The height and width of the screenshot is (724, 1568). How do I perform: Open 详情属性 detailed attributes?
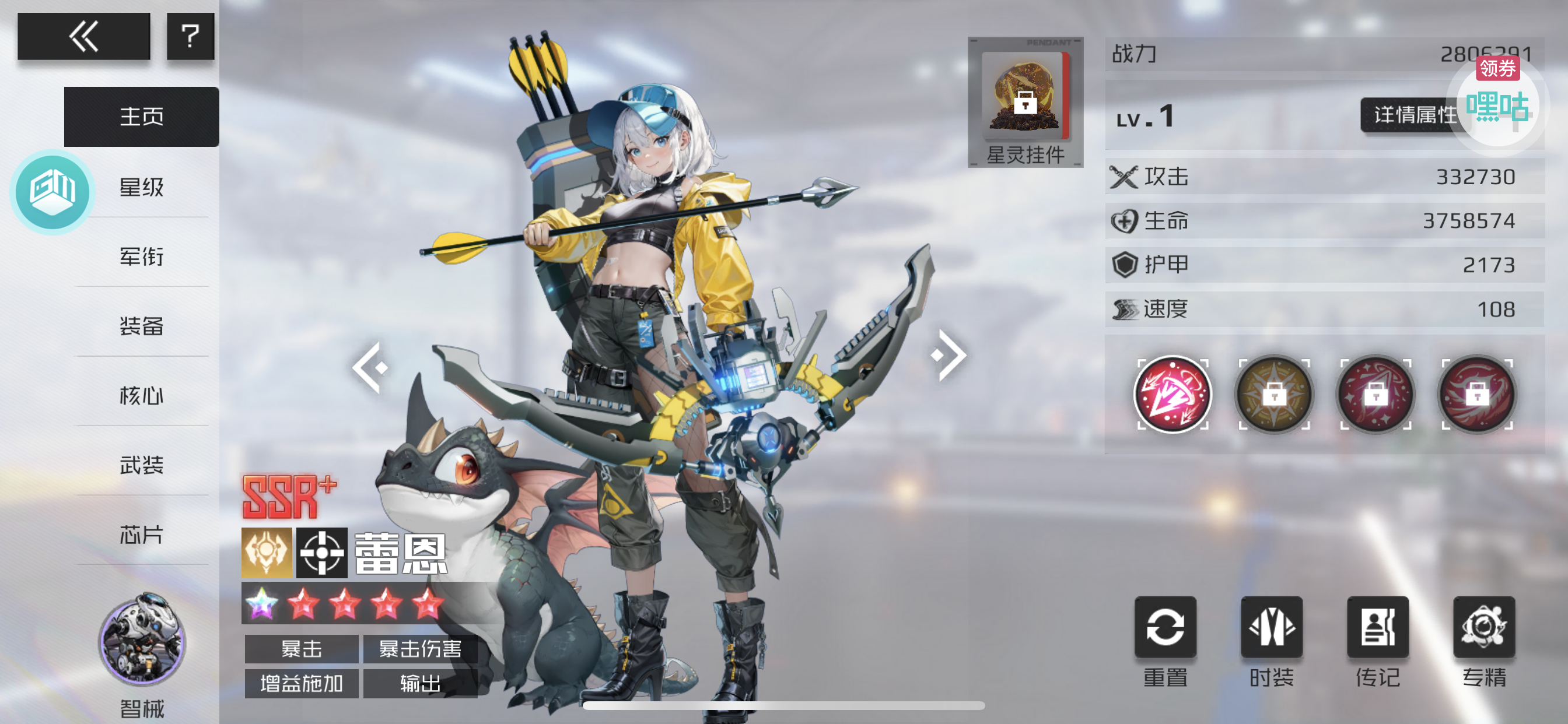(x=1413, y=114)
